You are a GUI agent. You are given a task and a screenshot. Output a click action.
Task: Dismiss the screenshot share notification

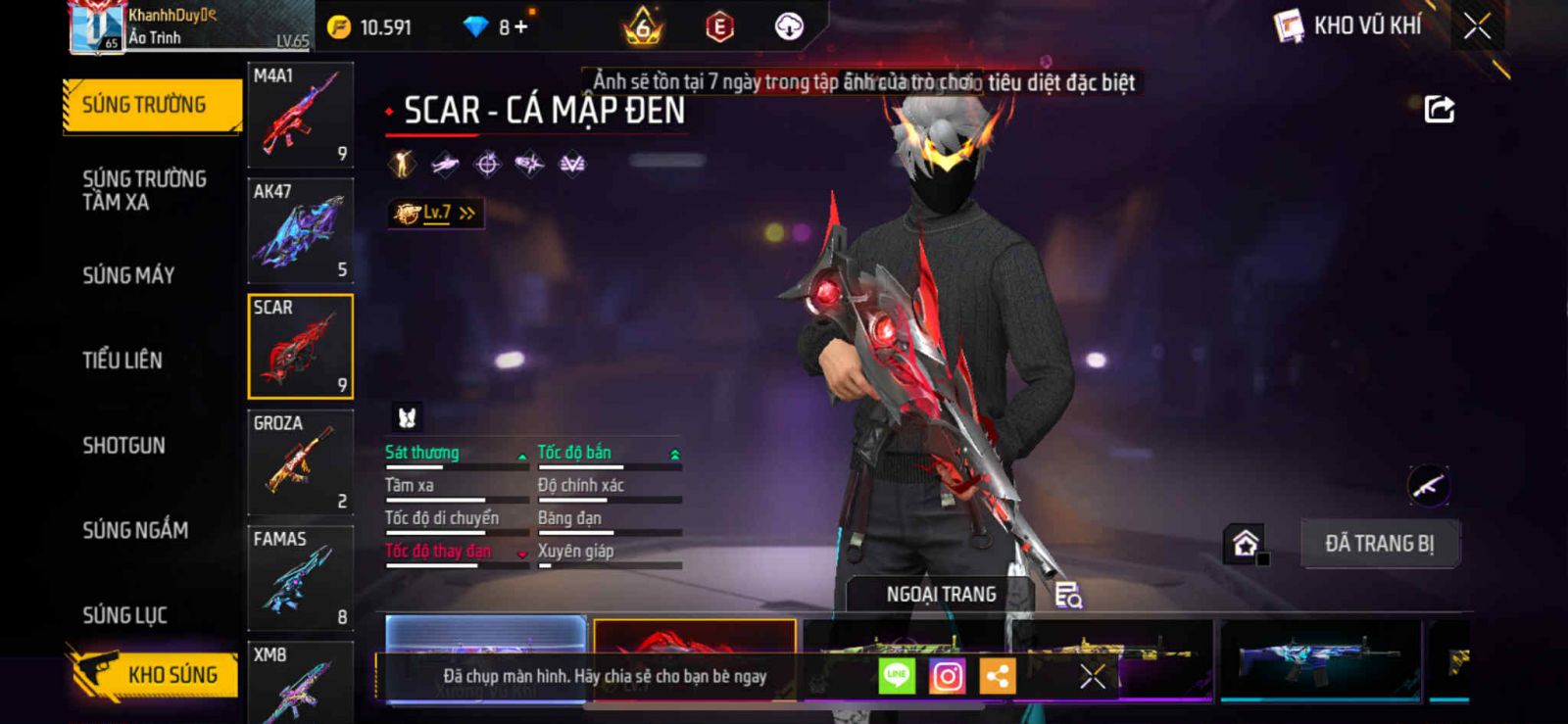click(1093, 676)
